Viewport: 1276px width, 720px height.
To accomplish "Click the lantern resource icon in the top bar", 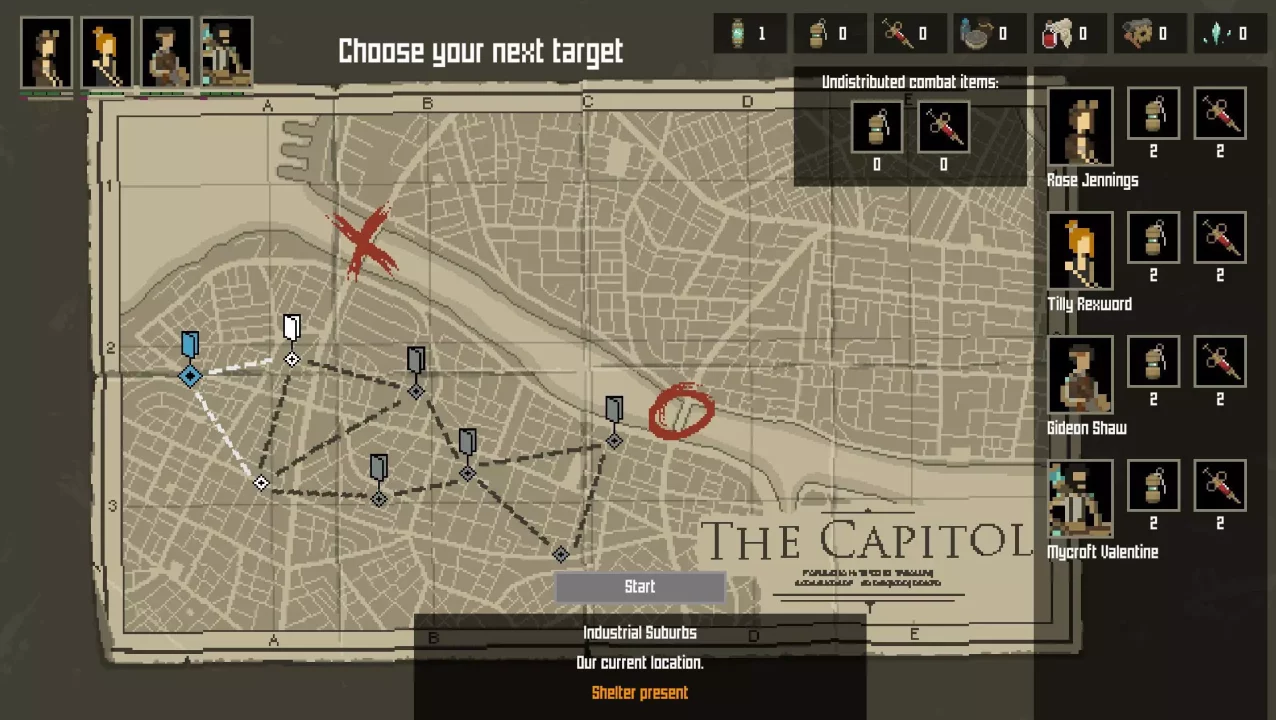I will point(740,34).
